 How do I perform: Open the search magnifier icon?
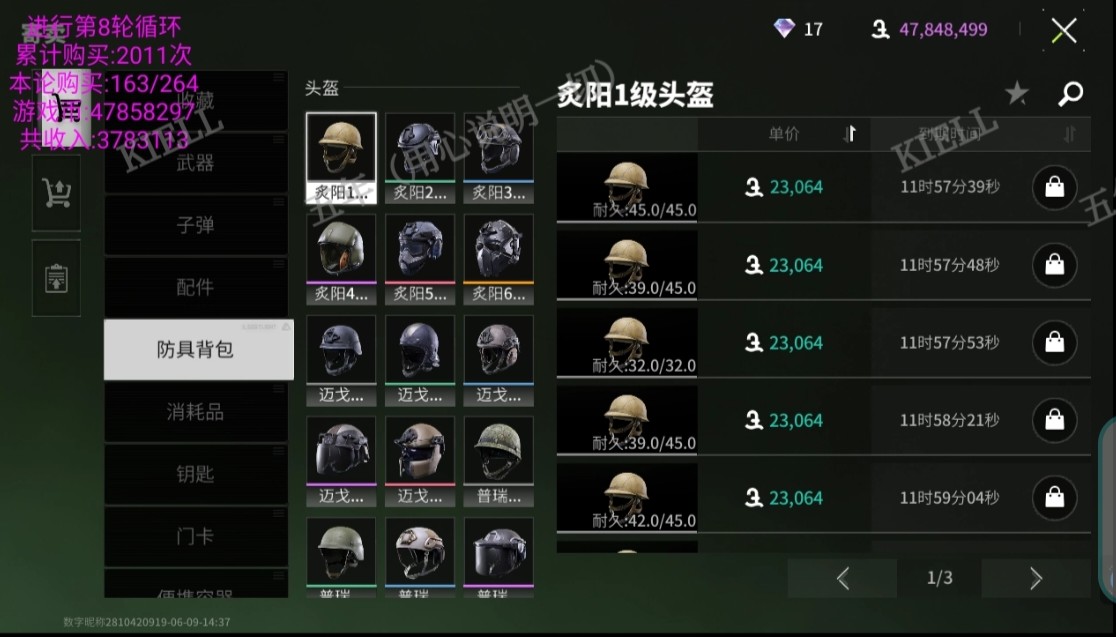[x=1070, y=94]
